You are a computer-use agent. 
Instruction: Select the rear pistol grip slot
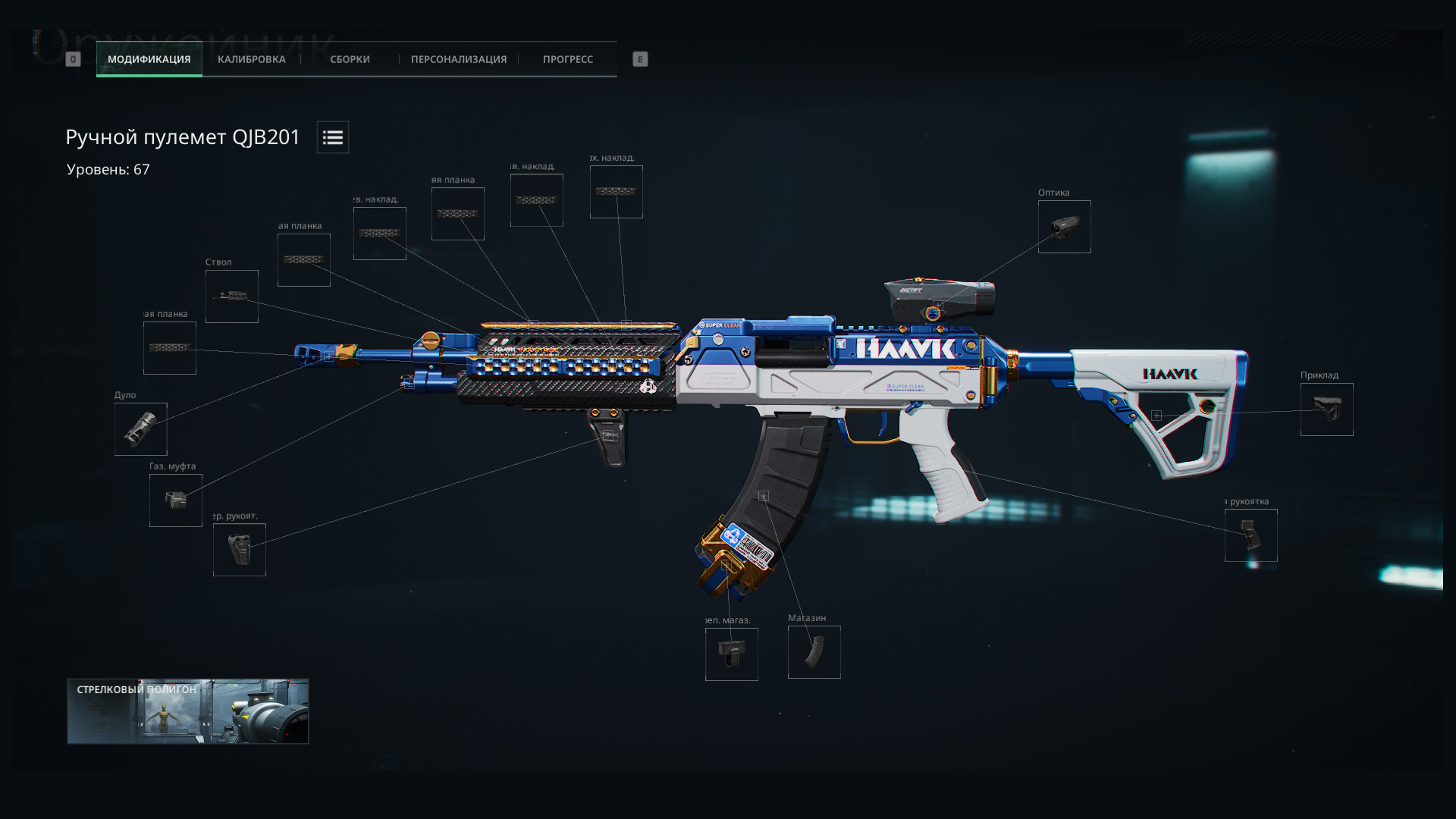[1250, 535]
